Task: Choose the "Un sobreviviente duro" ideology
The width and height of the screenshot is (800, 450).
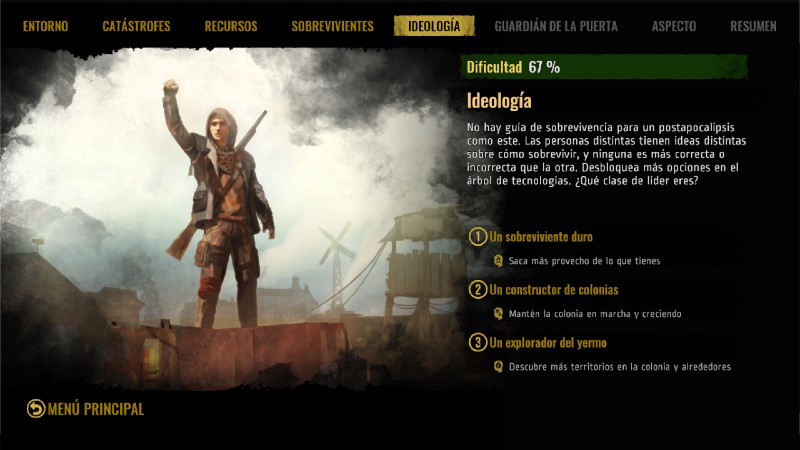Action: [x=541, y=237]
